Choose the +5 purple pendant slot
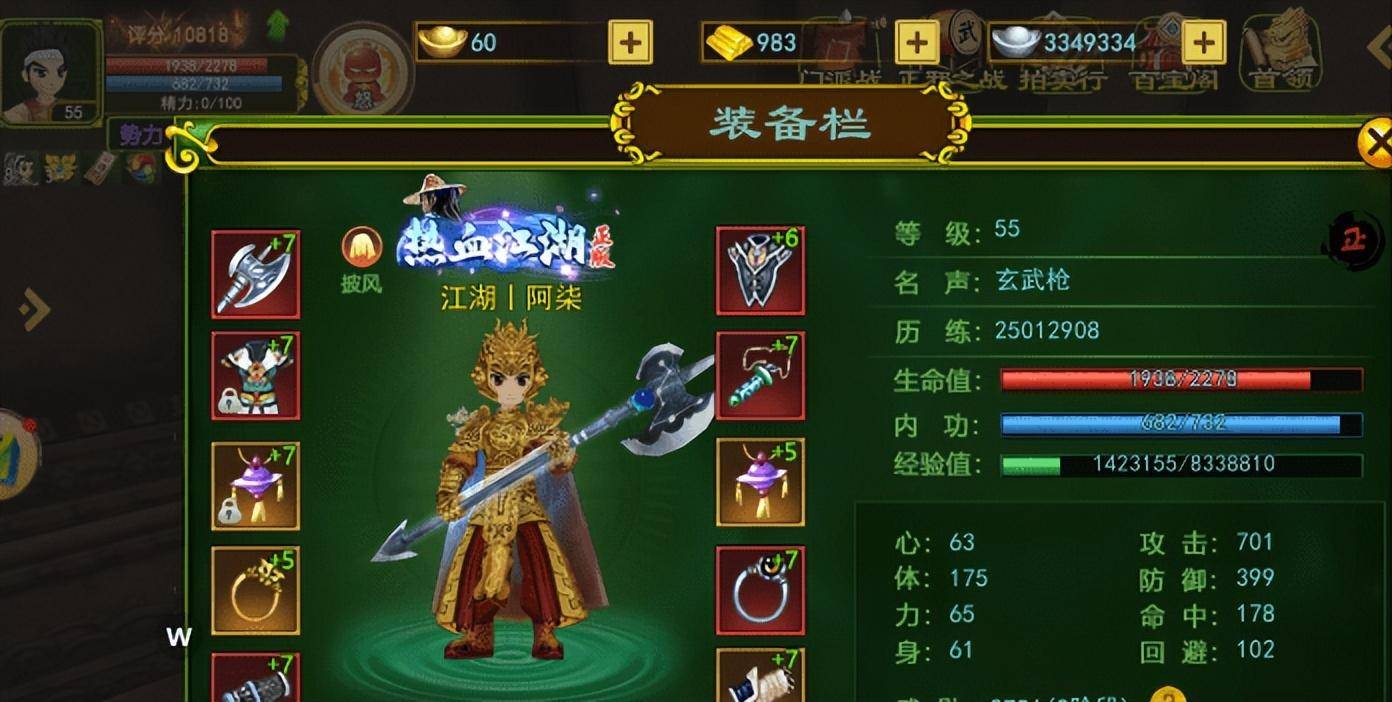The width and height of the screenshot is (1392, 702). (760, 482)
